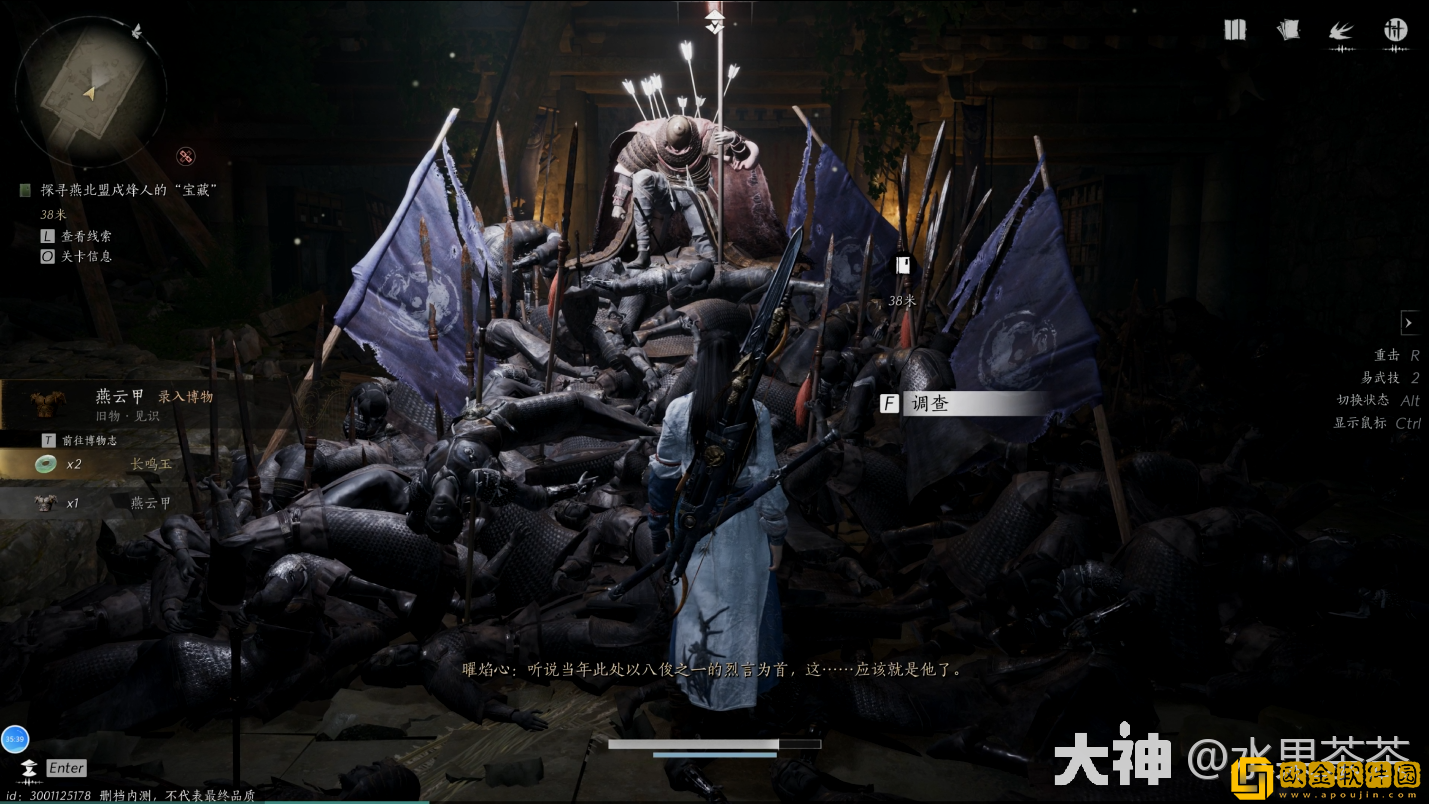Viewport: 1429px width, 804px height.
Task: Select the 燕云甲 x1 loot entry
Action: [x=110, y=503]
